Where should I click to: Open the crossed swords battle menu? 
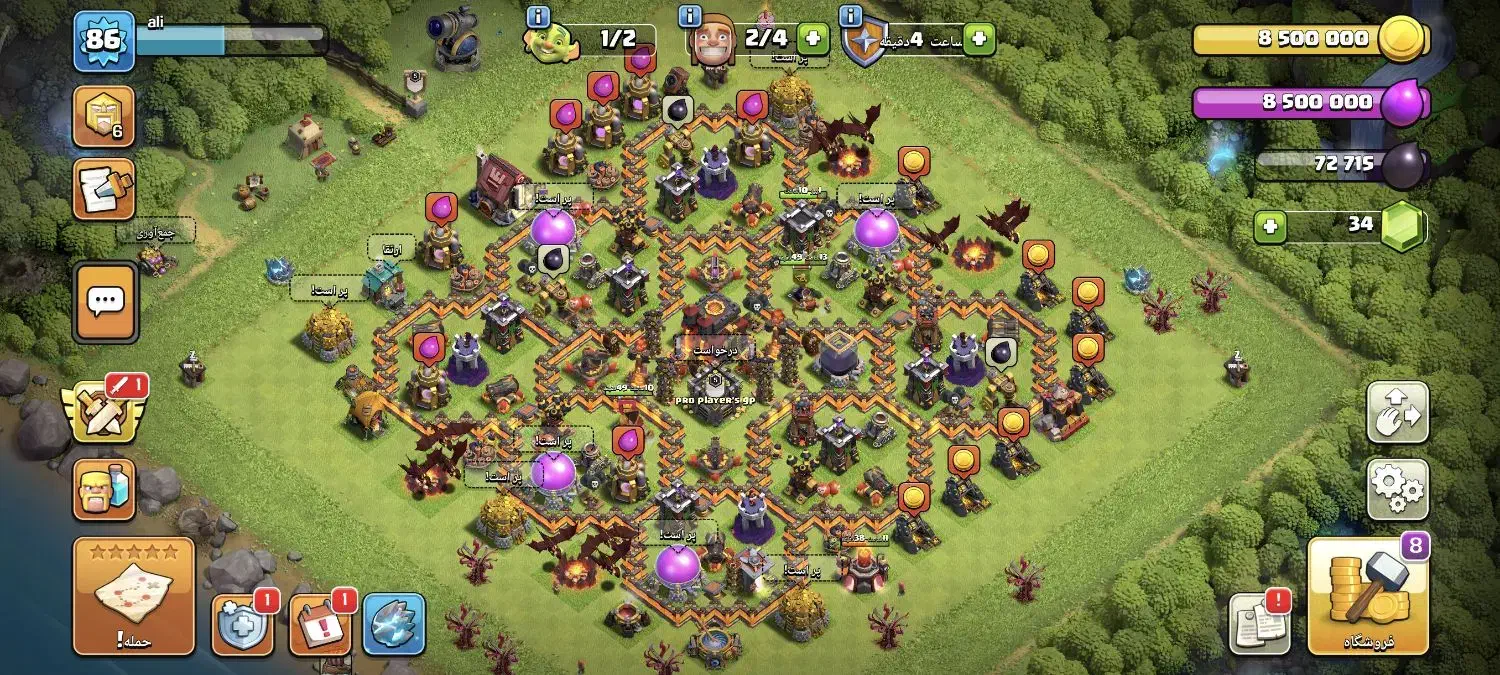click(102, 410)
